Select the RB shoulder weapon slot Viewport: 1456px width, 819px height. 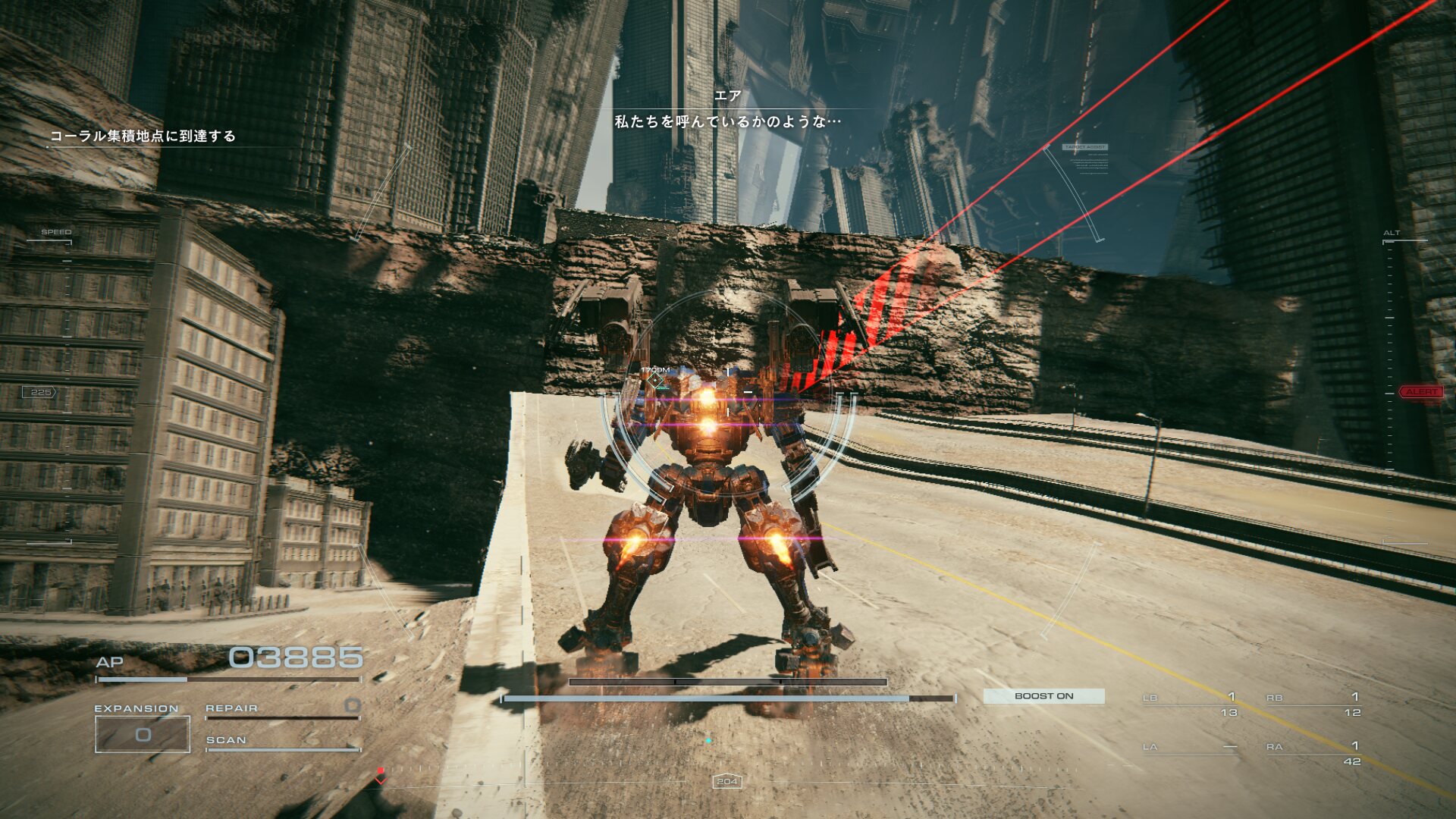click(1314, 704)
